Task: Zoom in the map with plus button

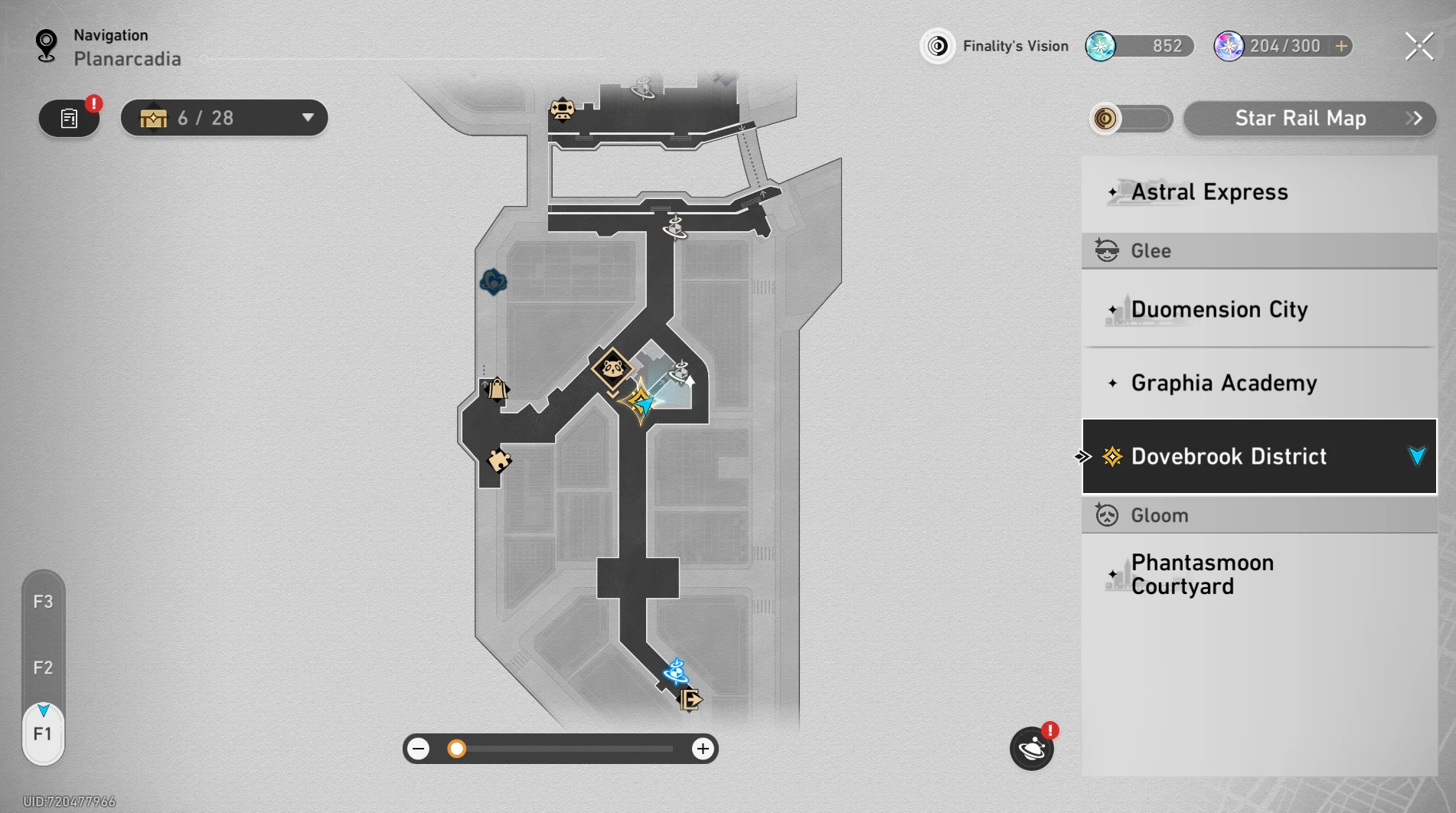Action: click(702, 749)
